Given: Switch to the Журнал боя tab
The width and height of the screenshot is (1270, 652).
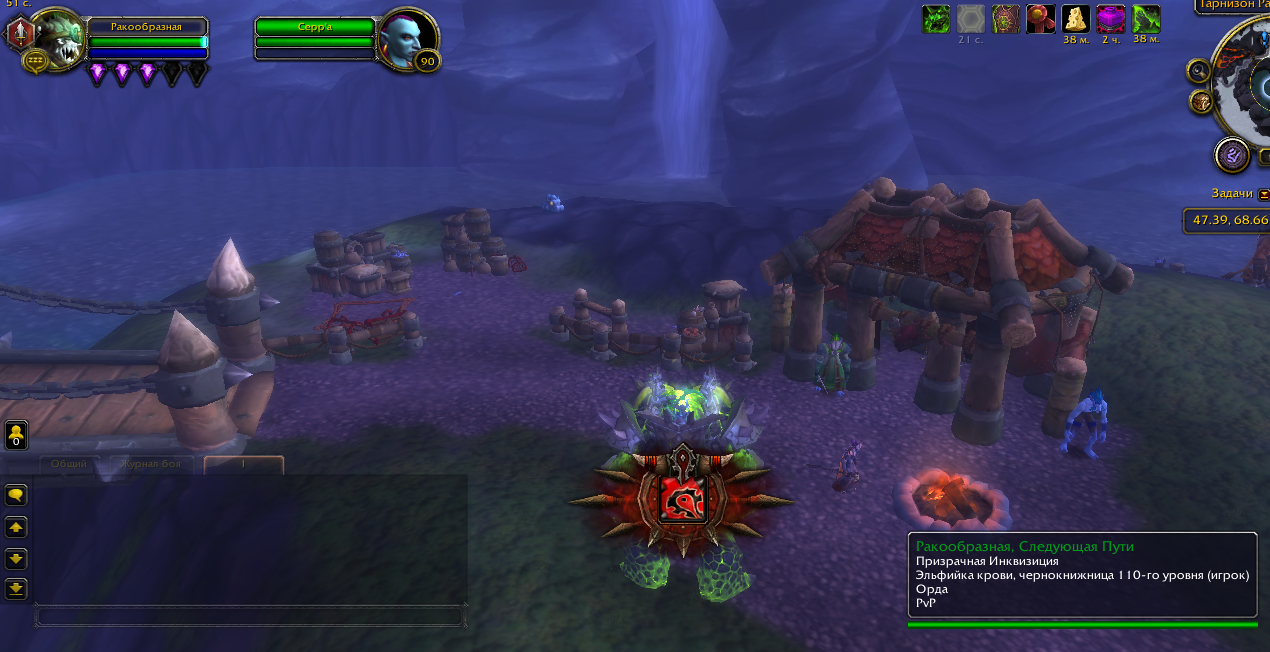Looking at the screenshot, I should [x=150, y=464].
